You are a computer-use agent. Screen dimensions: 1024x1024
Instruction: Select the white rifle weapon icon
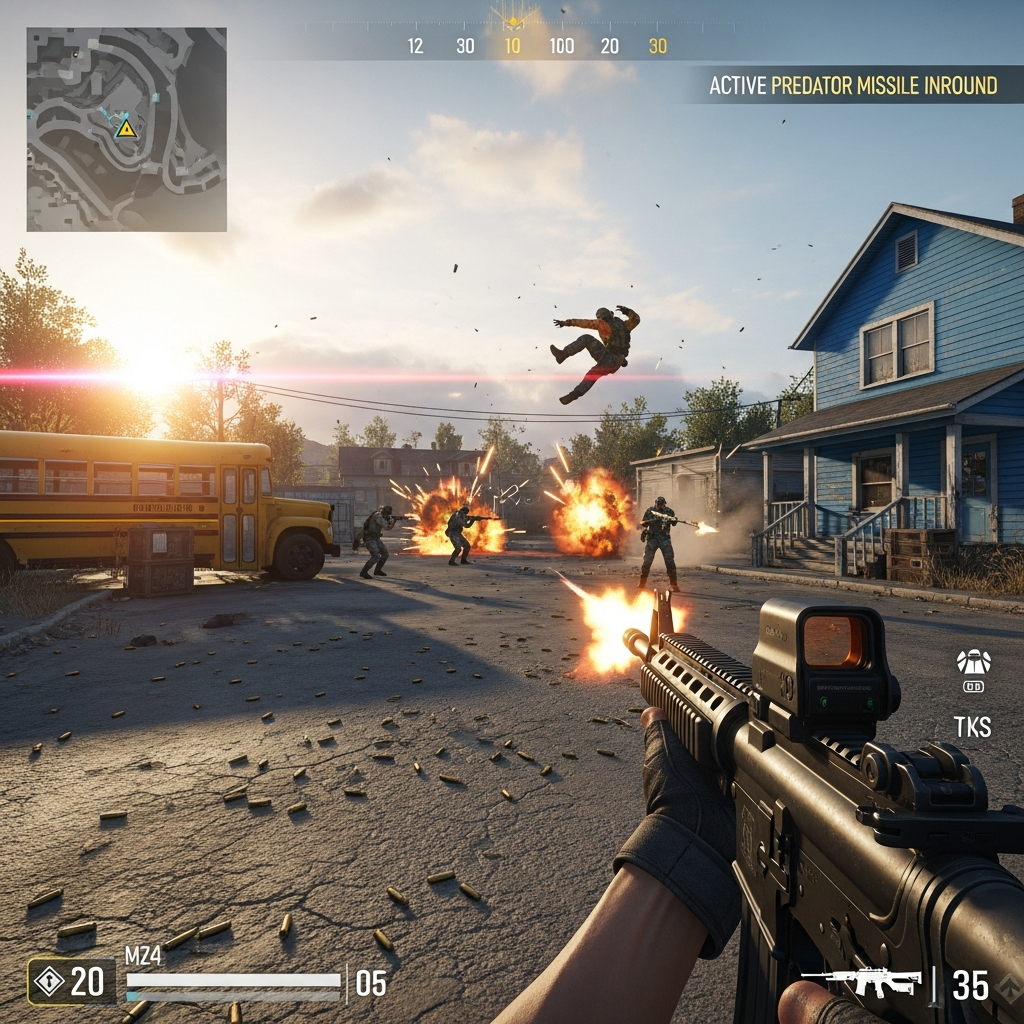[x=861, y=982]
